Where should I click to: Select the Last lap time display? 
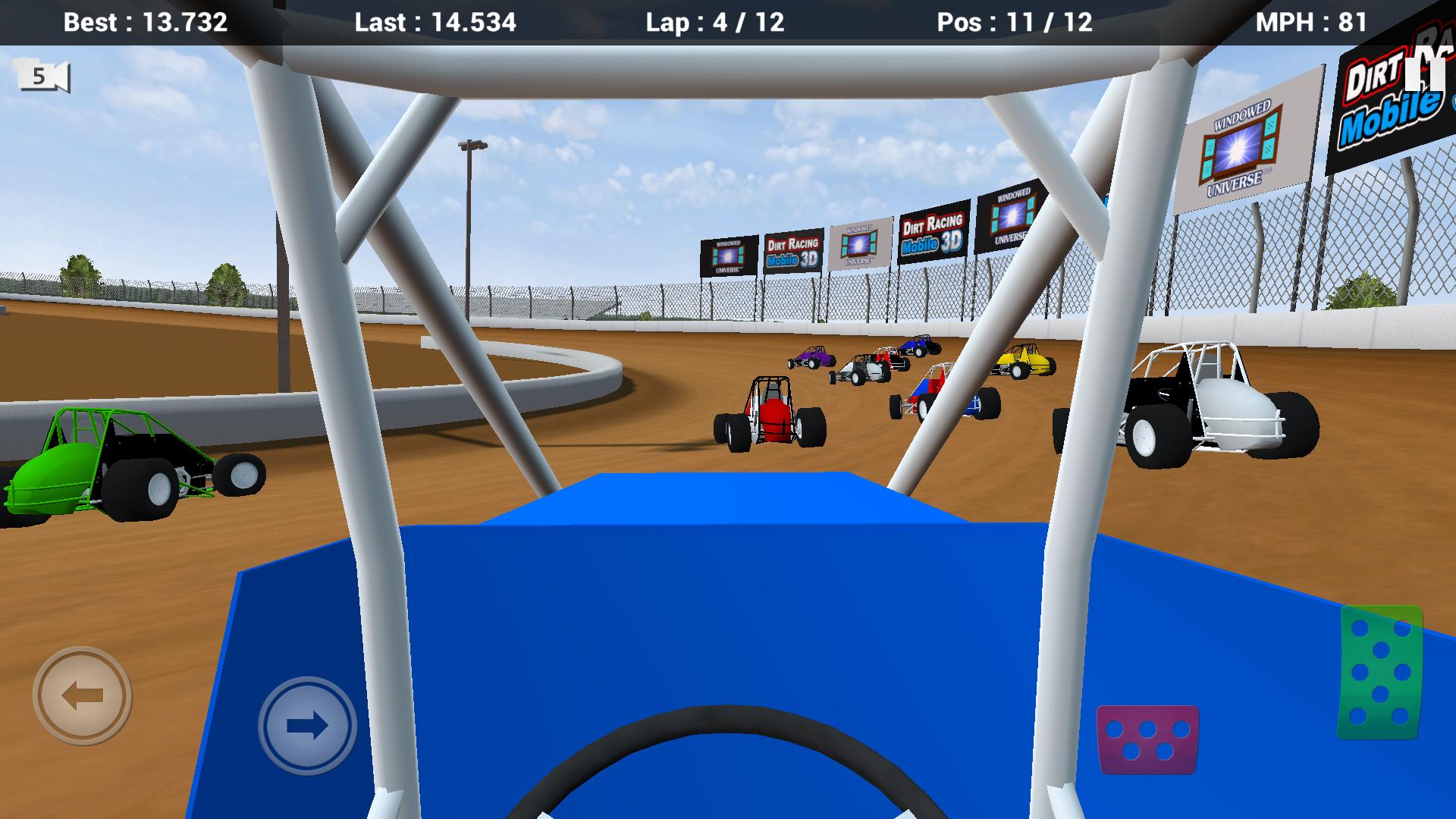(x=435, y=23)
